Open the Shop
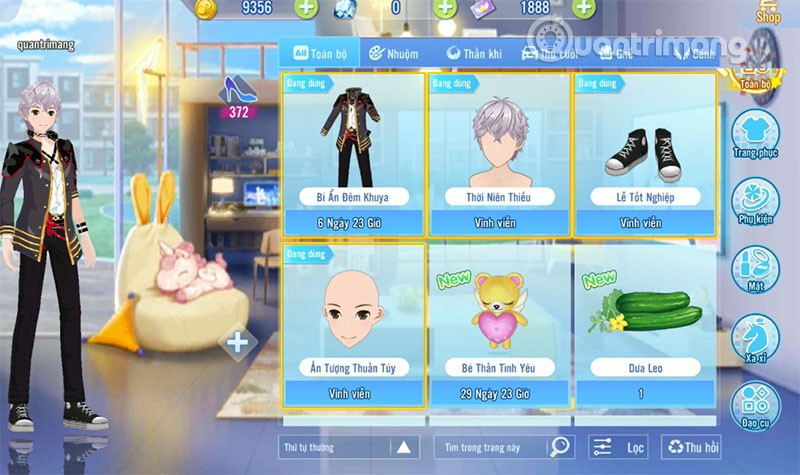Image resolution: width=800 pixels, height=475 pixels. tap(768, 12)
